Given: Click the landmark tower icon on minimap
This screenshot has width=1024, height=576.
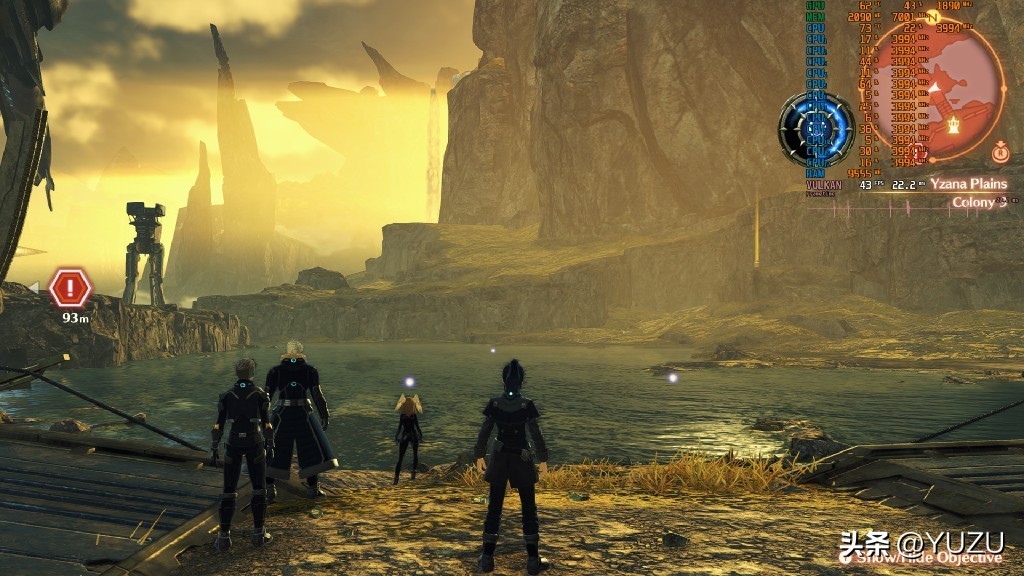Looking at the screenshot, I should [x=954, y=125].
